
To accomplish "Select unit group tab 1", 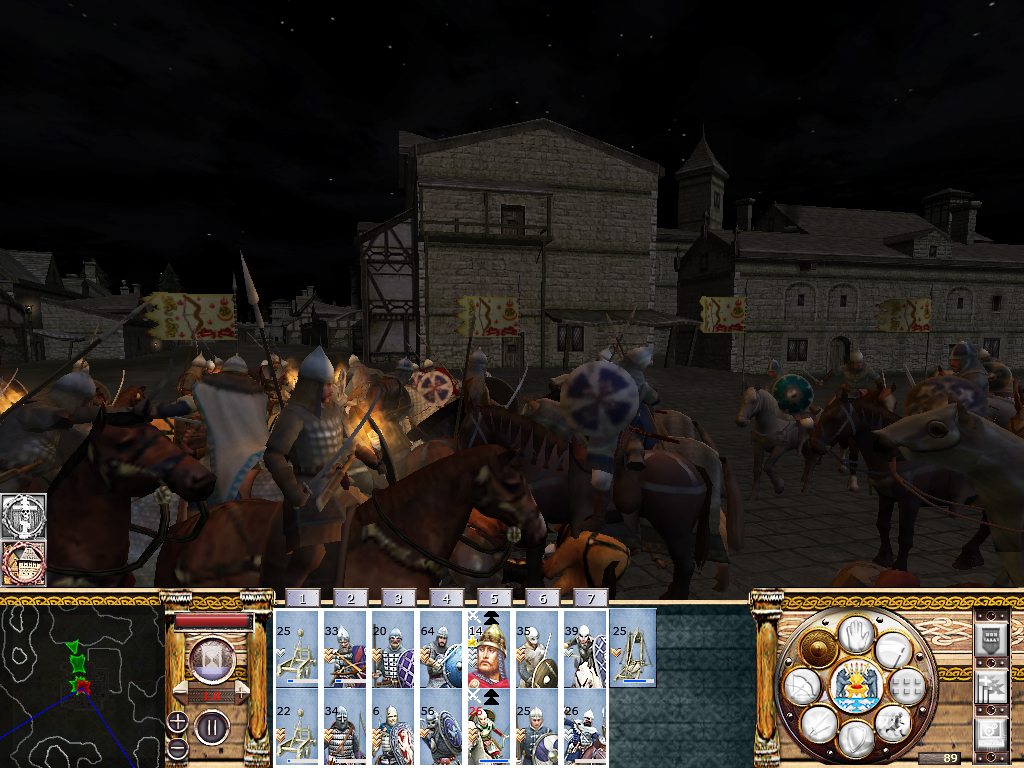I will pos(302,598).
